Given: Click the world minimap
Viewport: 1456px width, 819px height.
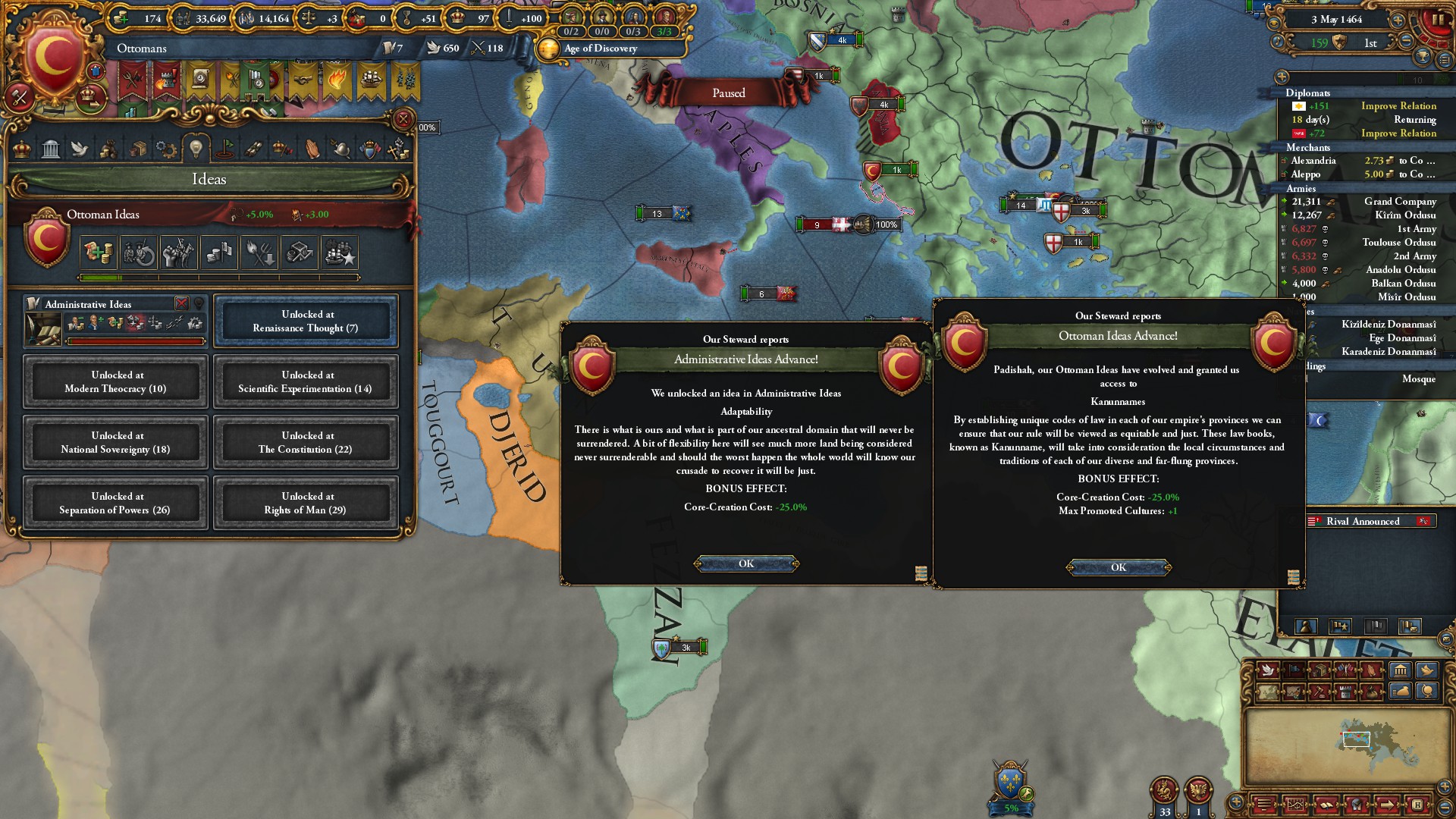Looking at the screenshot, I should coord(1356,742).
